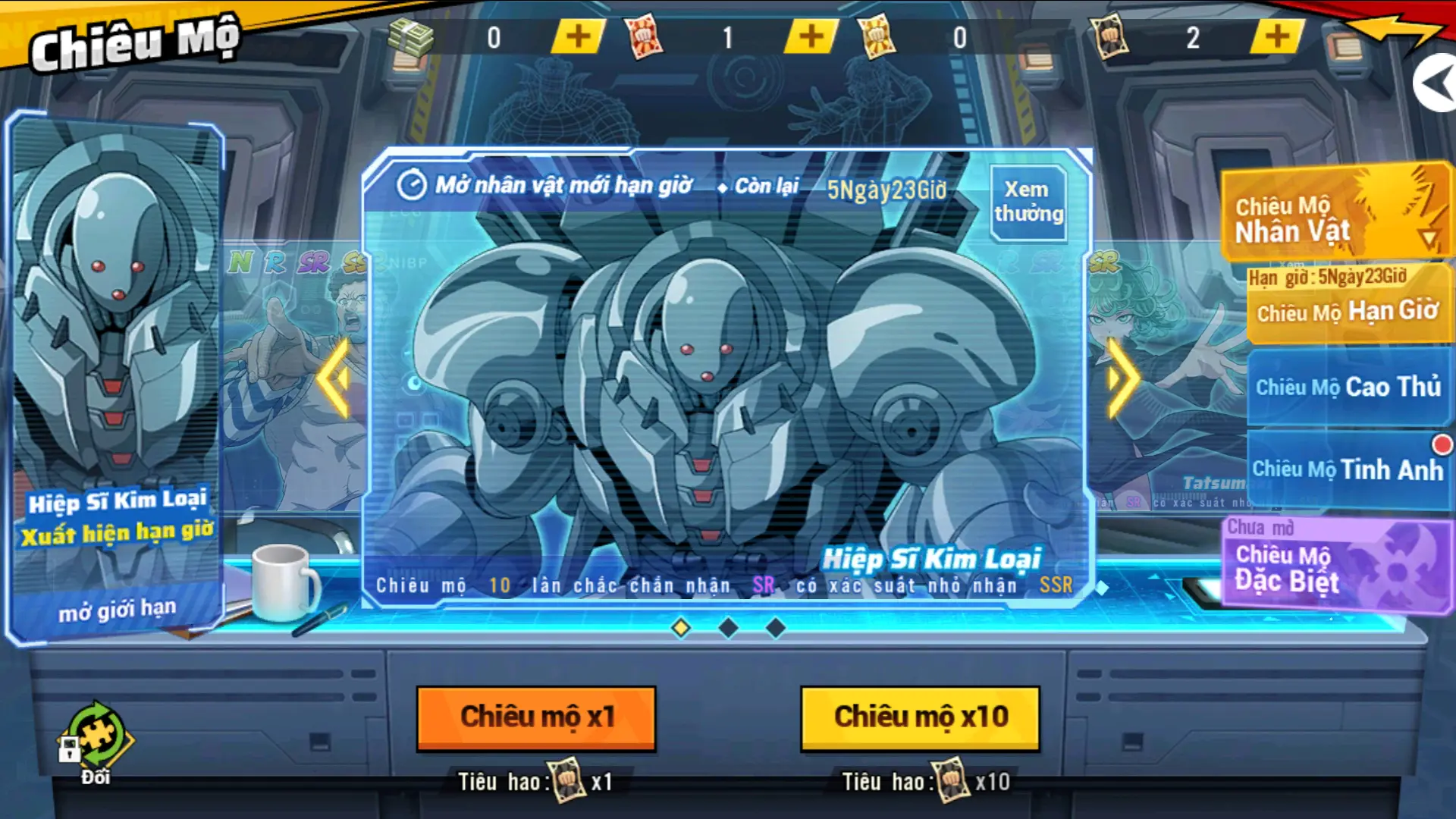
Task: Show the next banner with right arrow
Action: (x=1122, y=378)
